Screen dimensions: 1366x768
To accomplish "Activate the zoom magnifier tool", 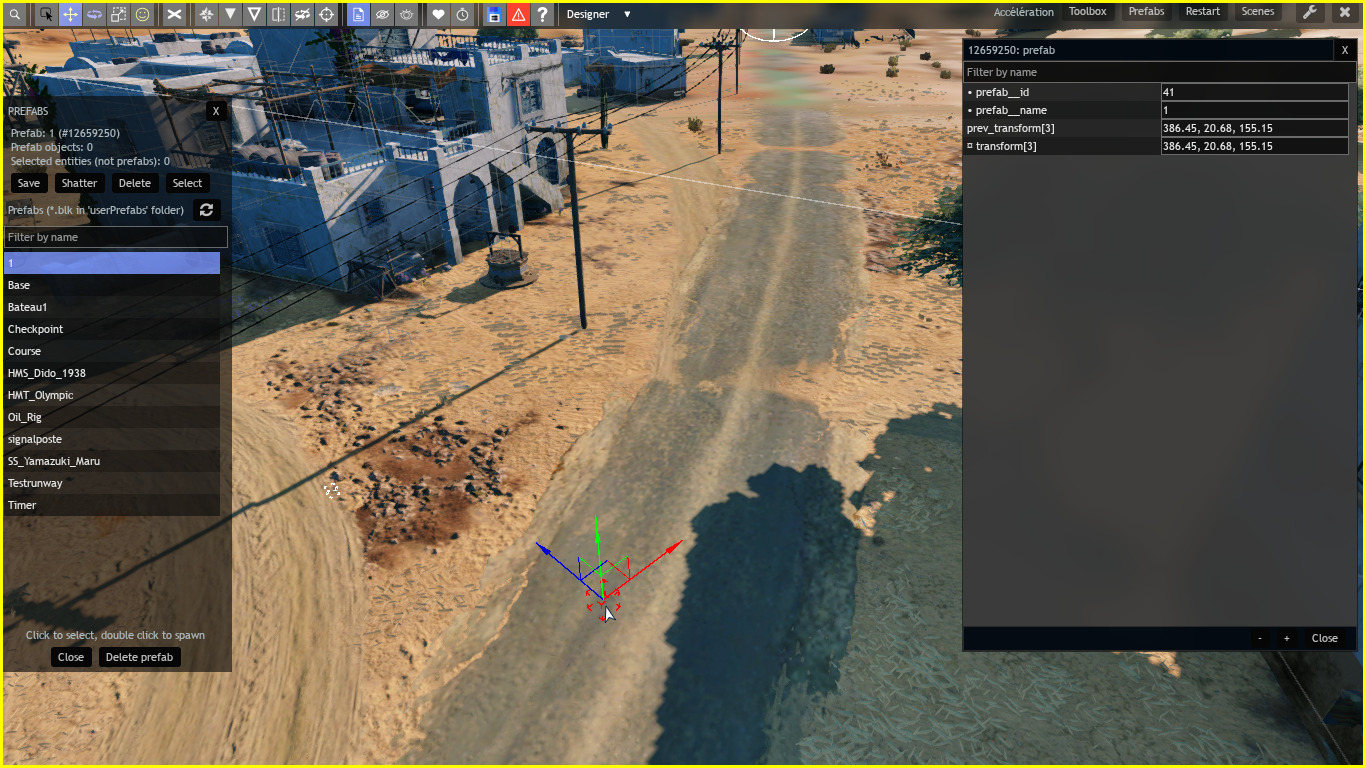I will tap(16, 15).
